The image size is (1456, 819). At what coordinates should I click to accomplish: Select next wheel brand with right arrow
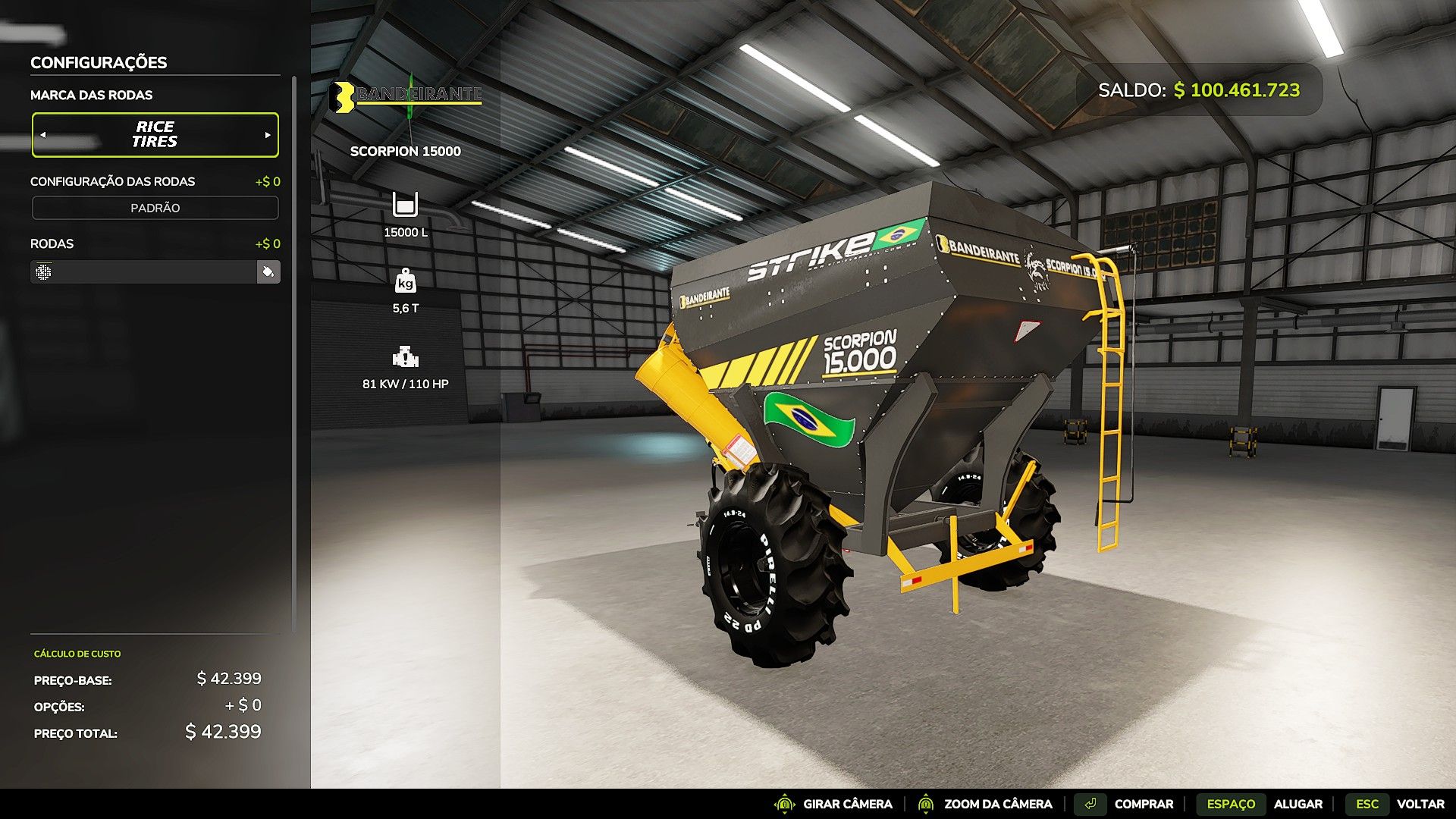(x=268, y=135)
